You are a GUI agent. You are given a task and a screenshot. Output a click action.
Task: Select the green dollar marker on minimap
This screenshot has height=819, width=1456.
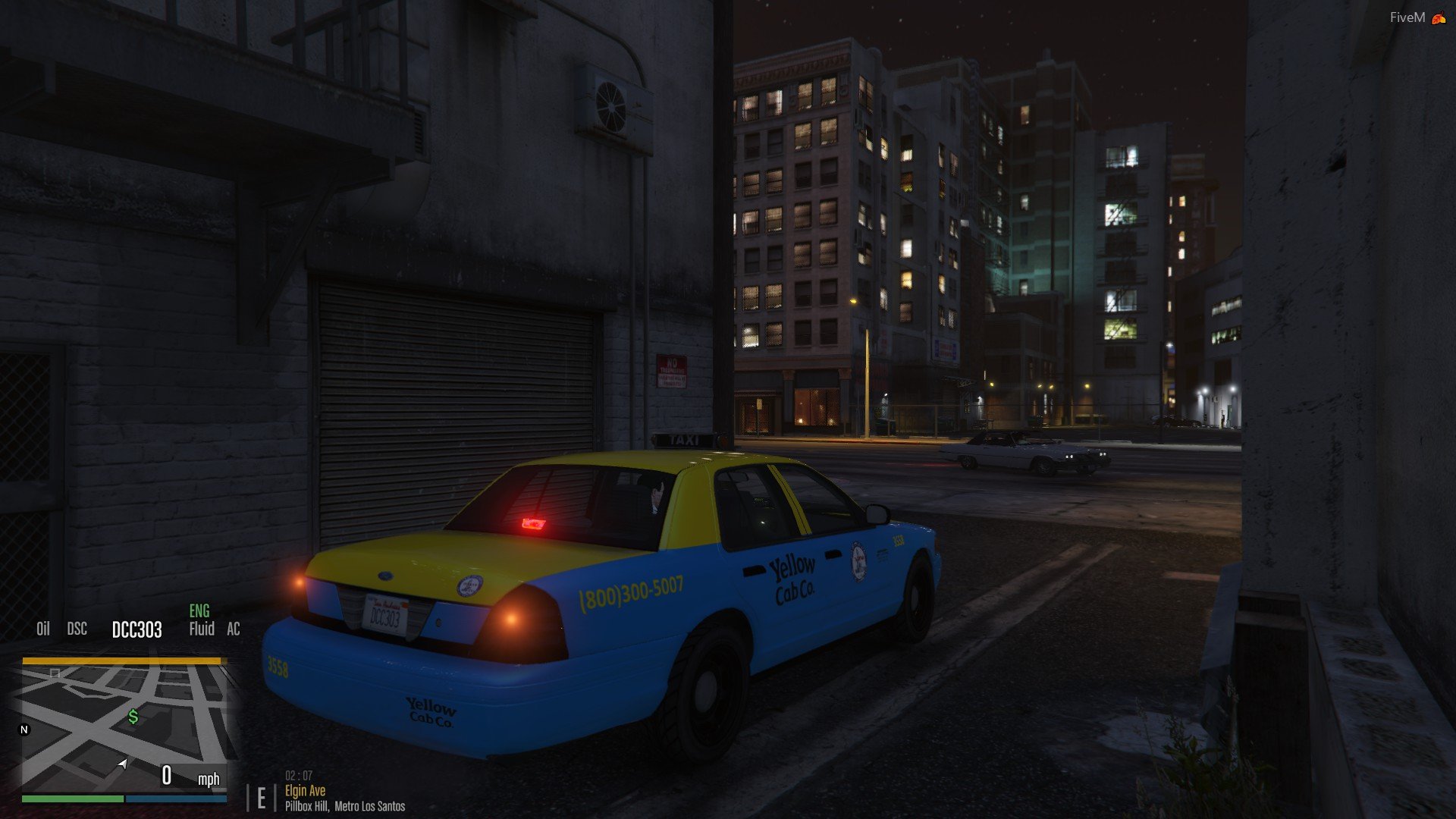pos(133,717)
